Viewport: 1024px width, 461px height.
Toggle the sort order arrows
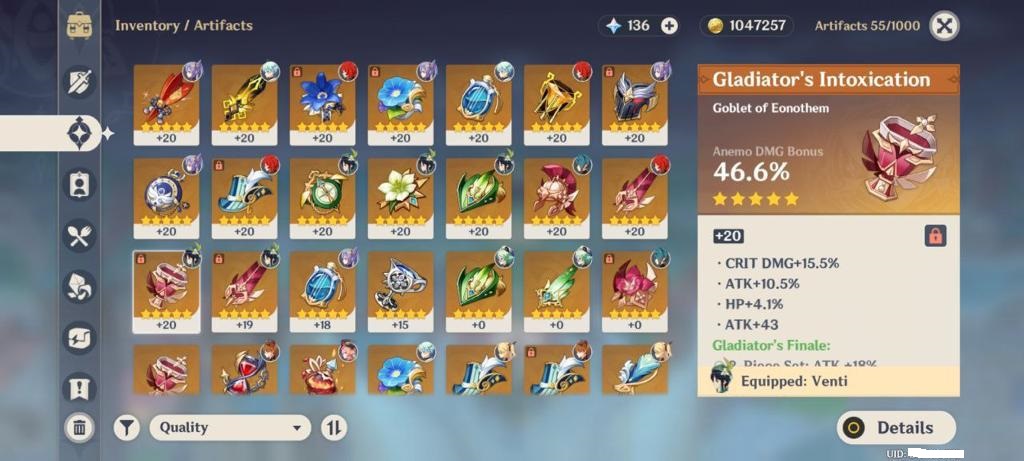click(x=334, y=428)
